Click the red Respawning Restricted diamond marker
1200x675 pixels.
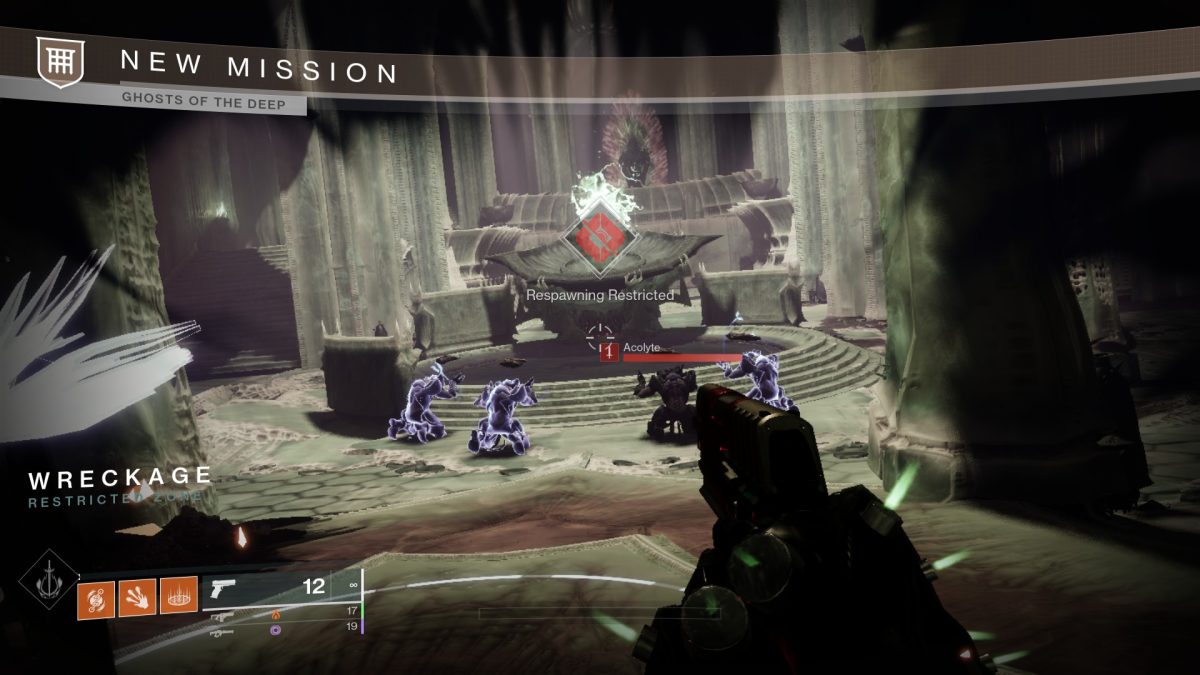coord(598,238)
